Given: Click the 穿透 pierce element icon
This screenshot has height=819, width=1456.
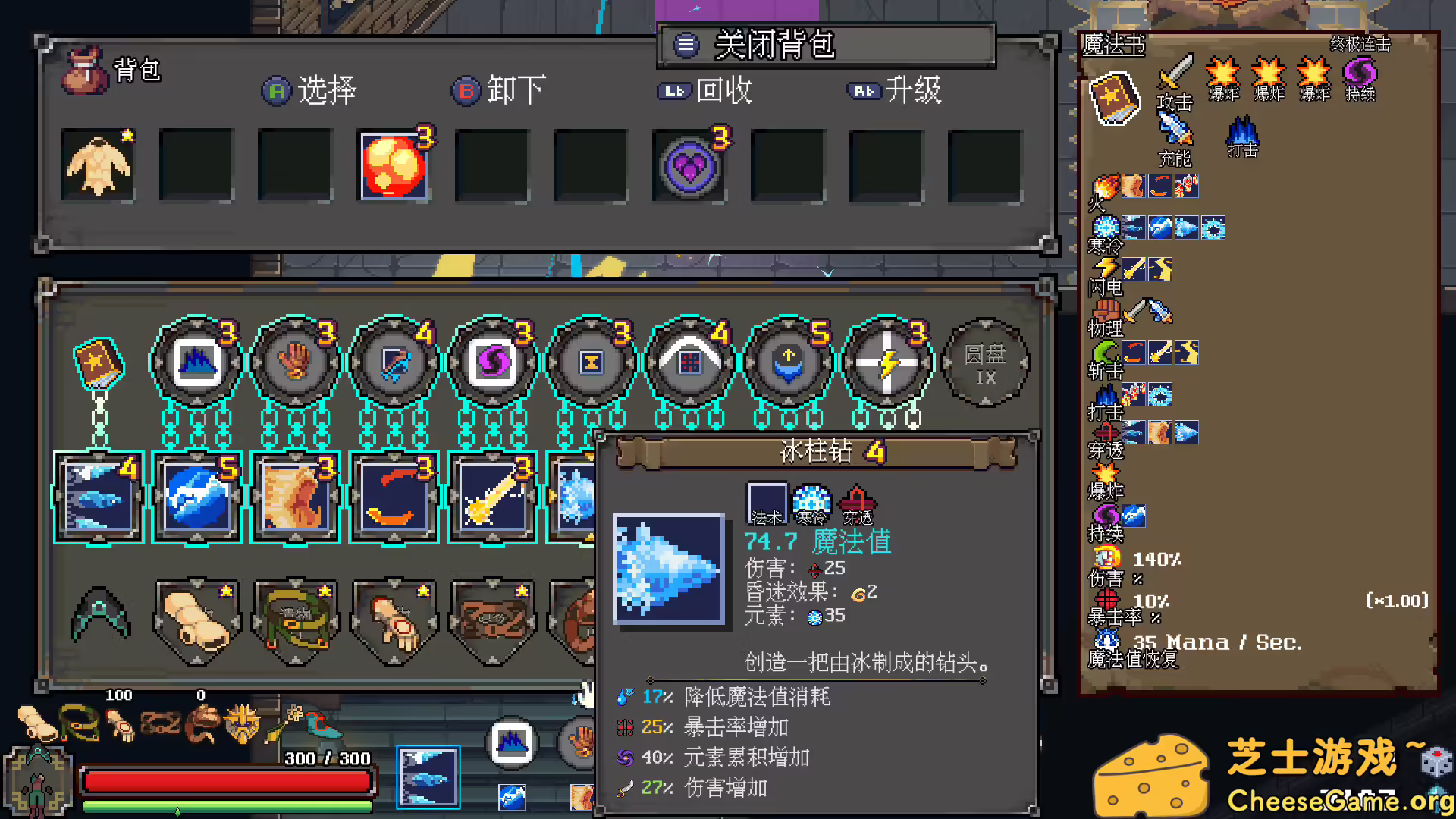Looking at the screenshot, I should point(1106,432).
